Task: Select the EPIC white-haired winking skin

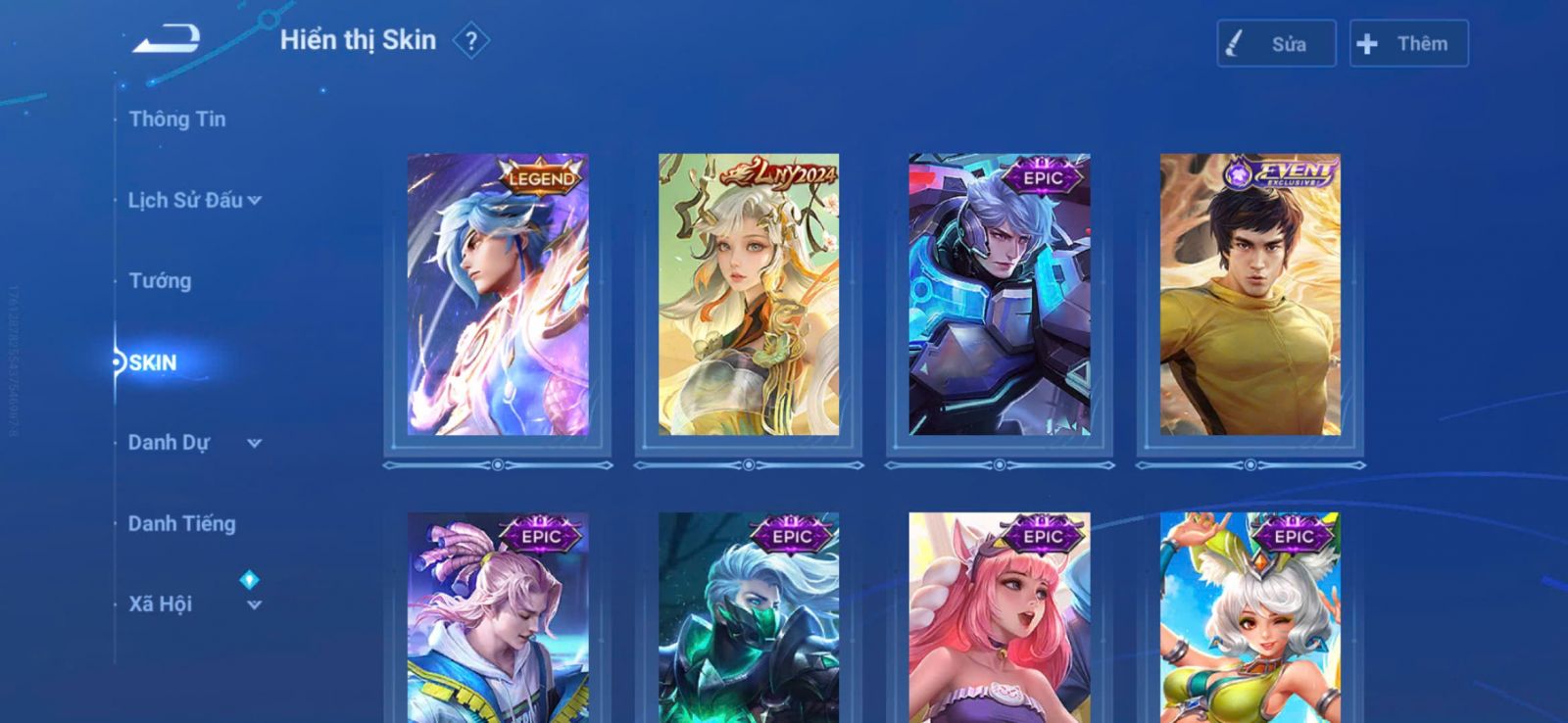Action: pyautogui.click(x=1250, y=617)
